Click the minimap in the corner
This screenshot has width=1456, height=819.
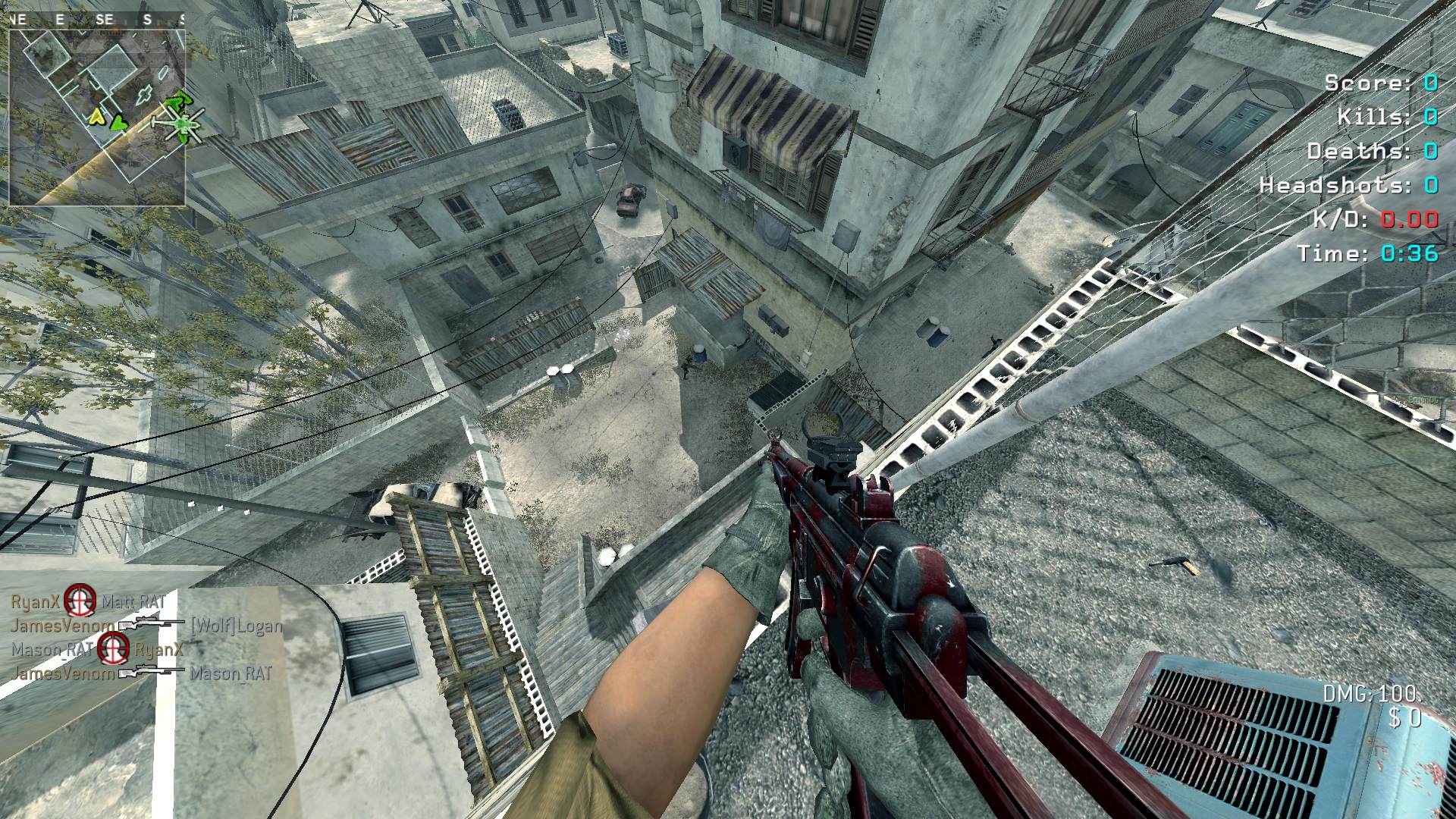click(97, 118)
